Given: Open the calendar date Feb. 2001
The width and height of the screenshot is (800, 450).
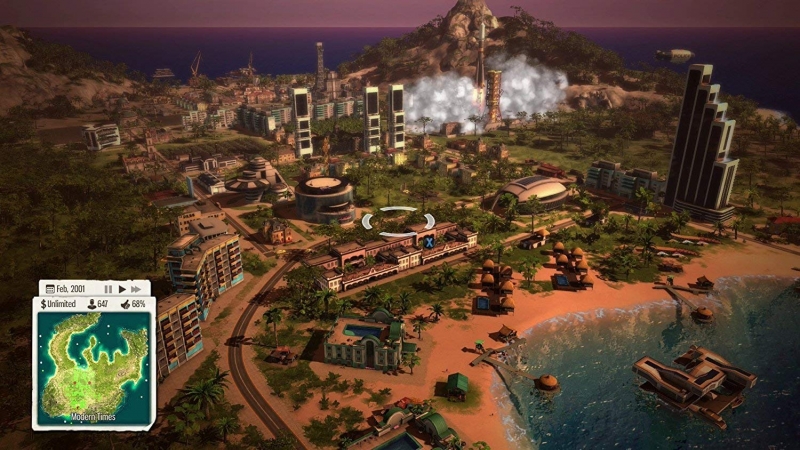Looking at the screenshot, I should (68, 288).
